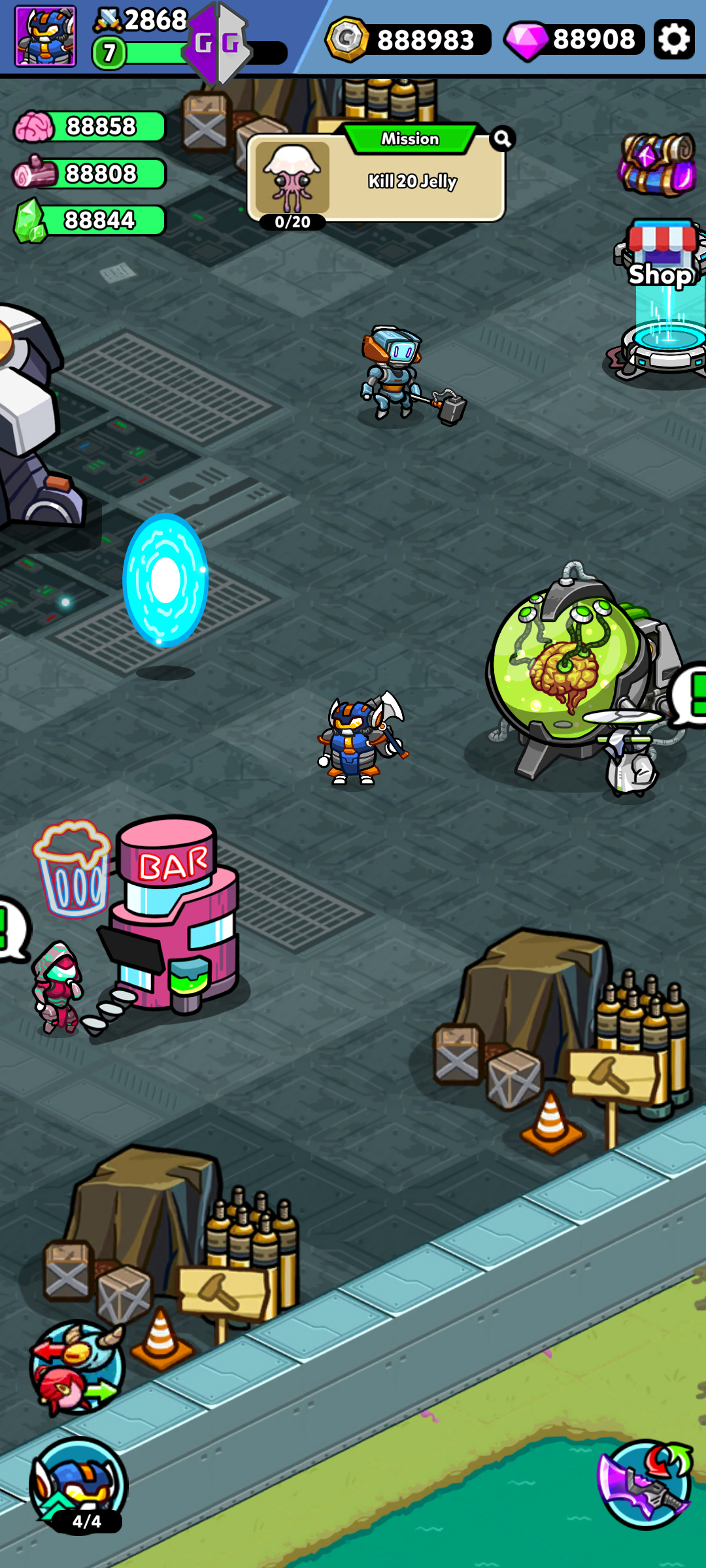Screen dimensions: 706x1568
Task: Open the player avatar profile
Action: point(46,37)
